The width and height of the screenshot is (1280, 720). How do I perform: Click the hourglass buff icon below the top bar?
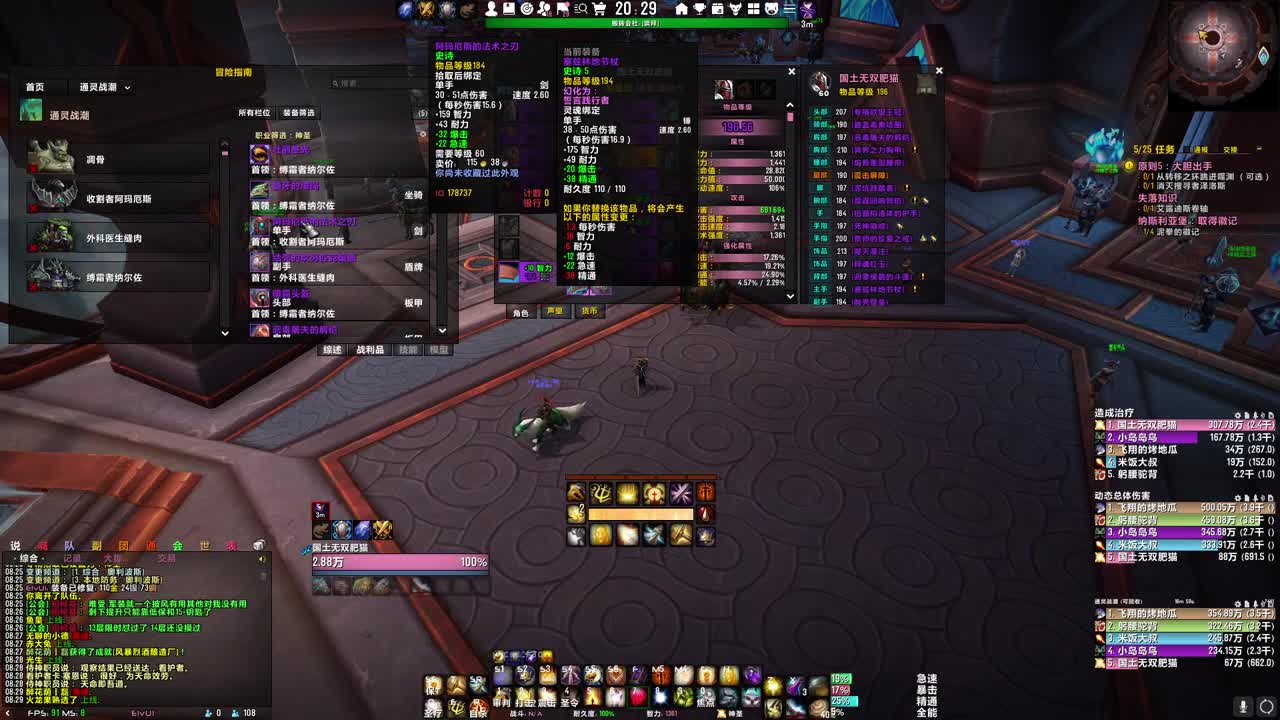coord(807,10)
